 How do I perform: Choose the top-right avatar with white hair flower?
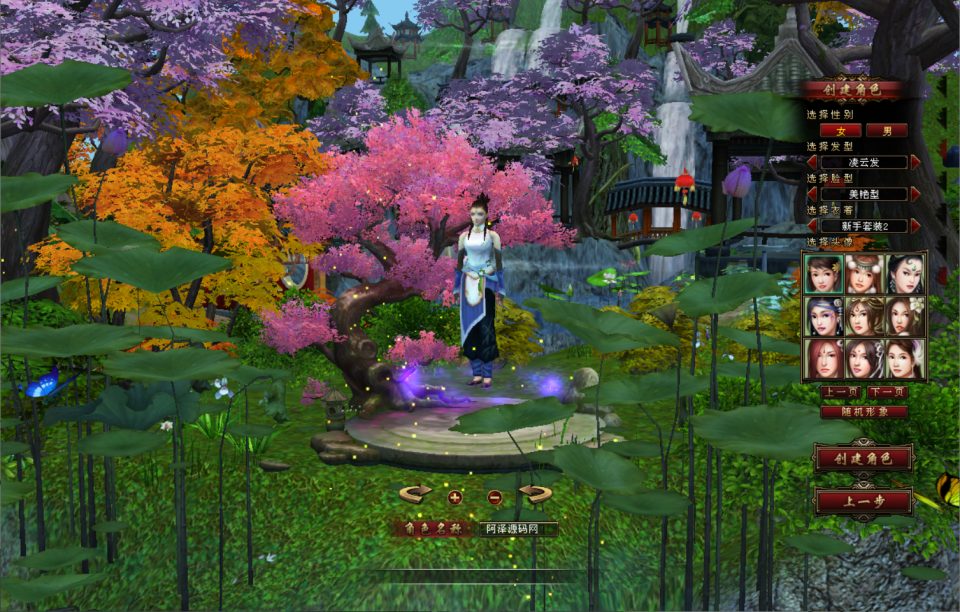coord(904,273)
